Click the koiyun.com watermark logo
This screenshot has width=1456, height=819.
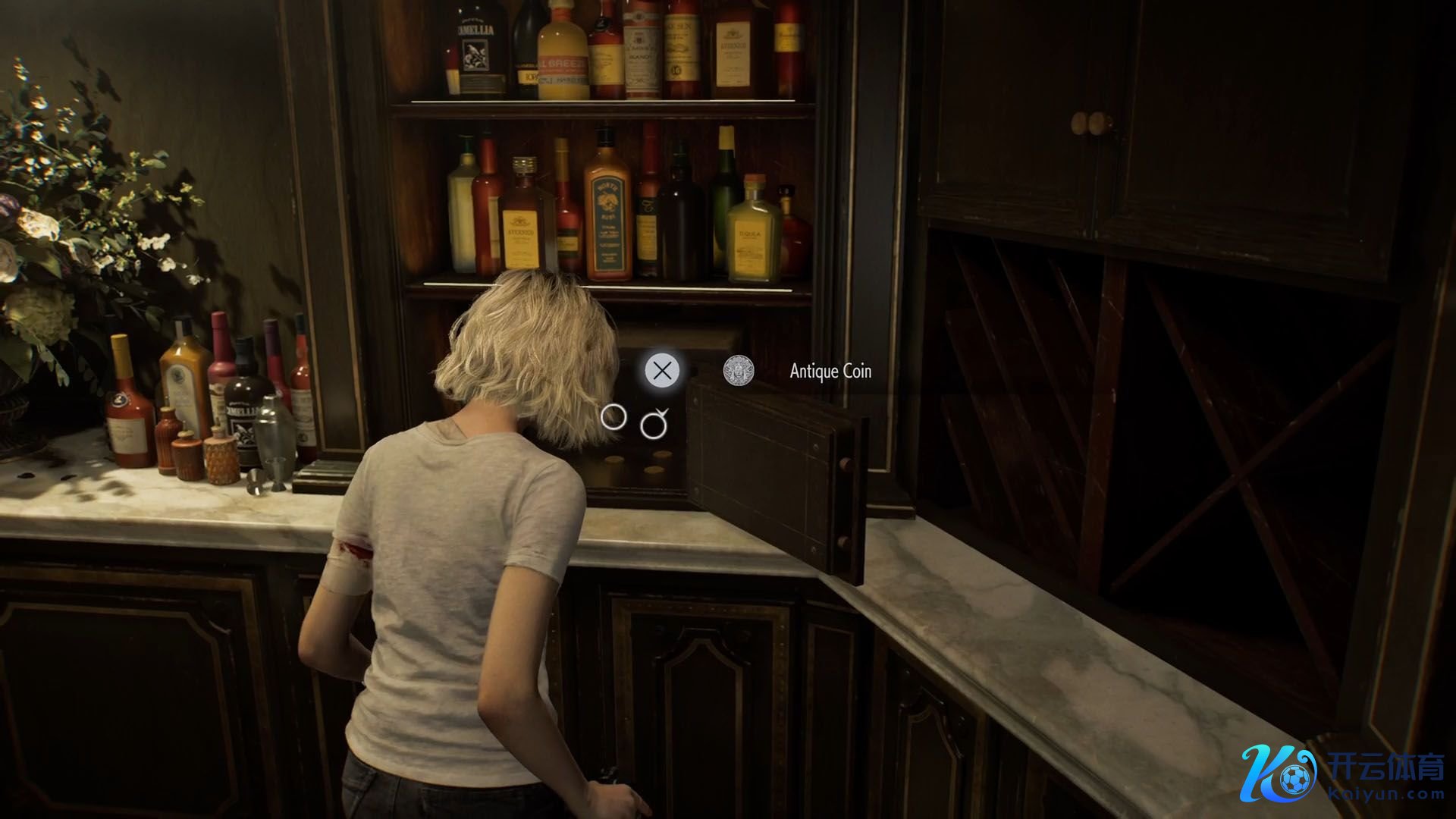1344,773
